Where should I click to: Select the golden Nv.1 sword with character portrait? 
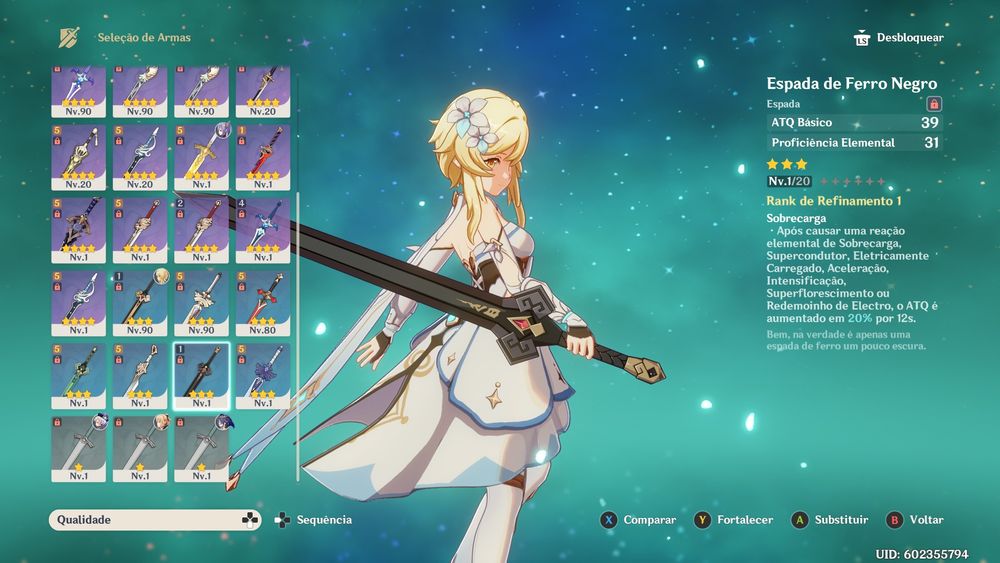coord(201,158)
